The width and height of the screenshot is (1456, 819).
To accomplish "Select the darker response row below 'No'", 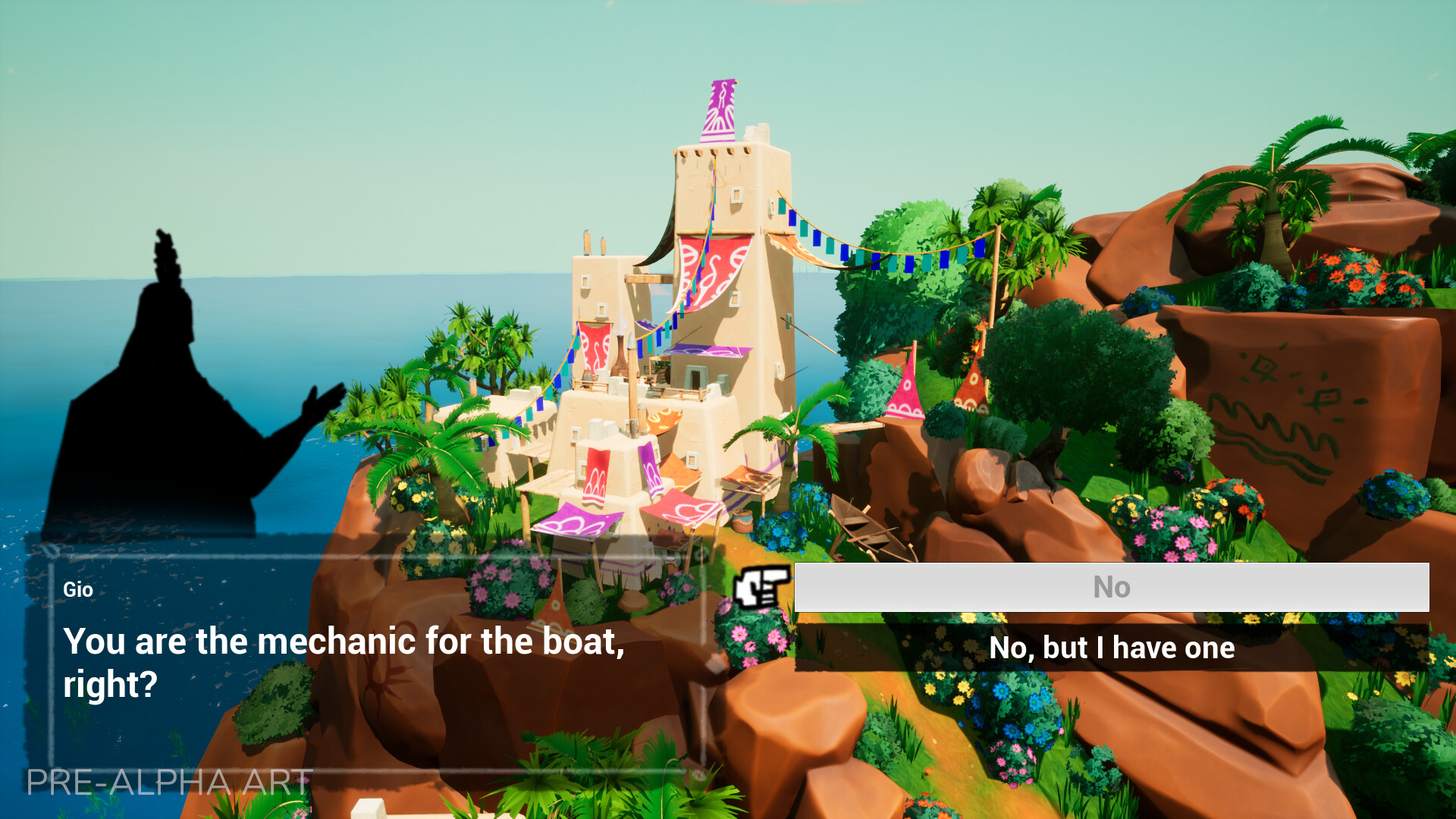I will click(x=1112, y=648).
